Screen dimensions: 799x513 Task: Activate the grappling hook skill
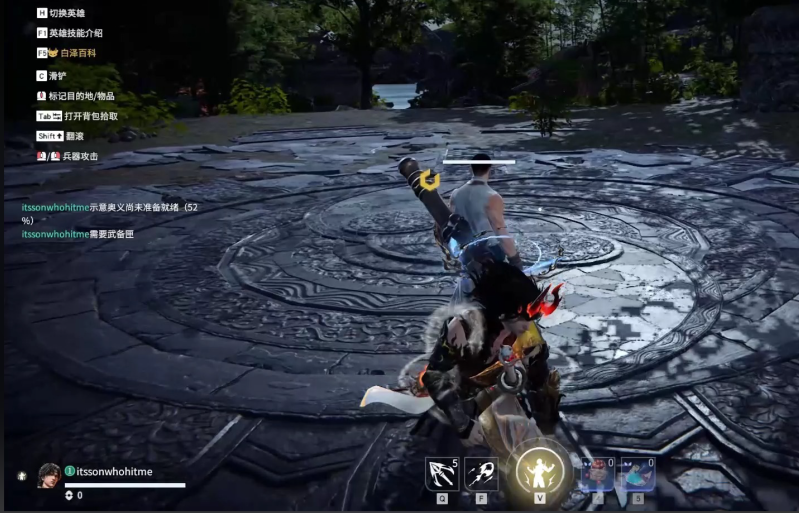[x=441, y=473]
